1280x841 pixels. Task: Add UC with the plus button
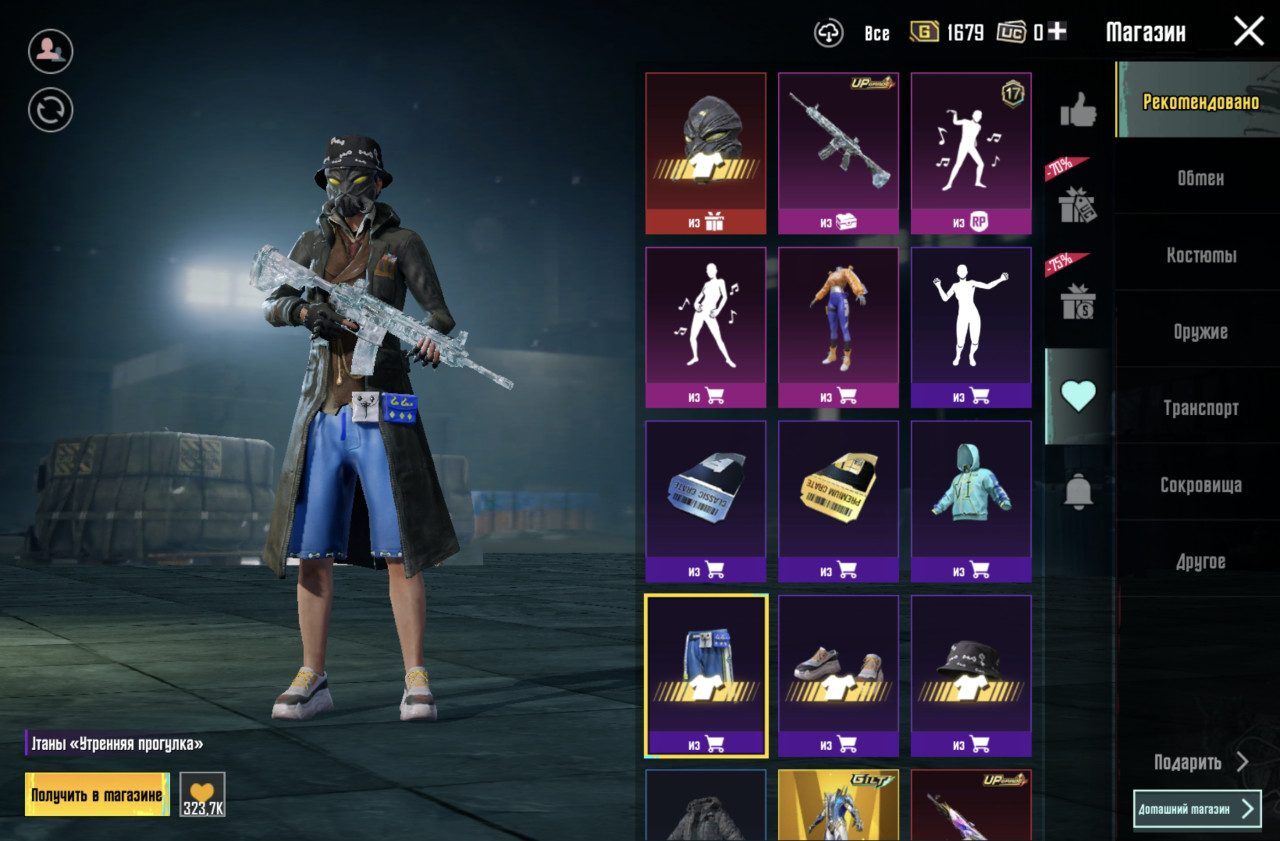[1057, 32]
